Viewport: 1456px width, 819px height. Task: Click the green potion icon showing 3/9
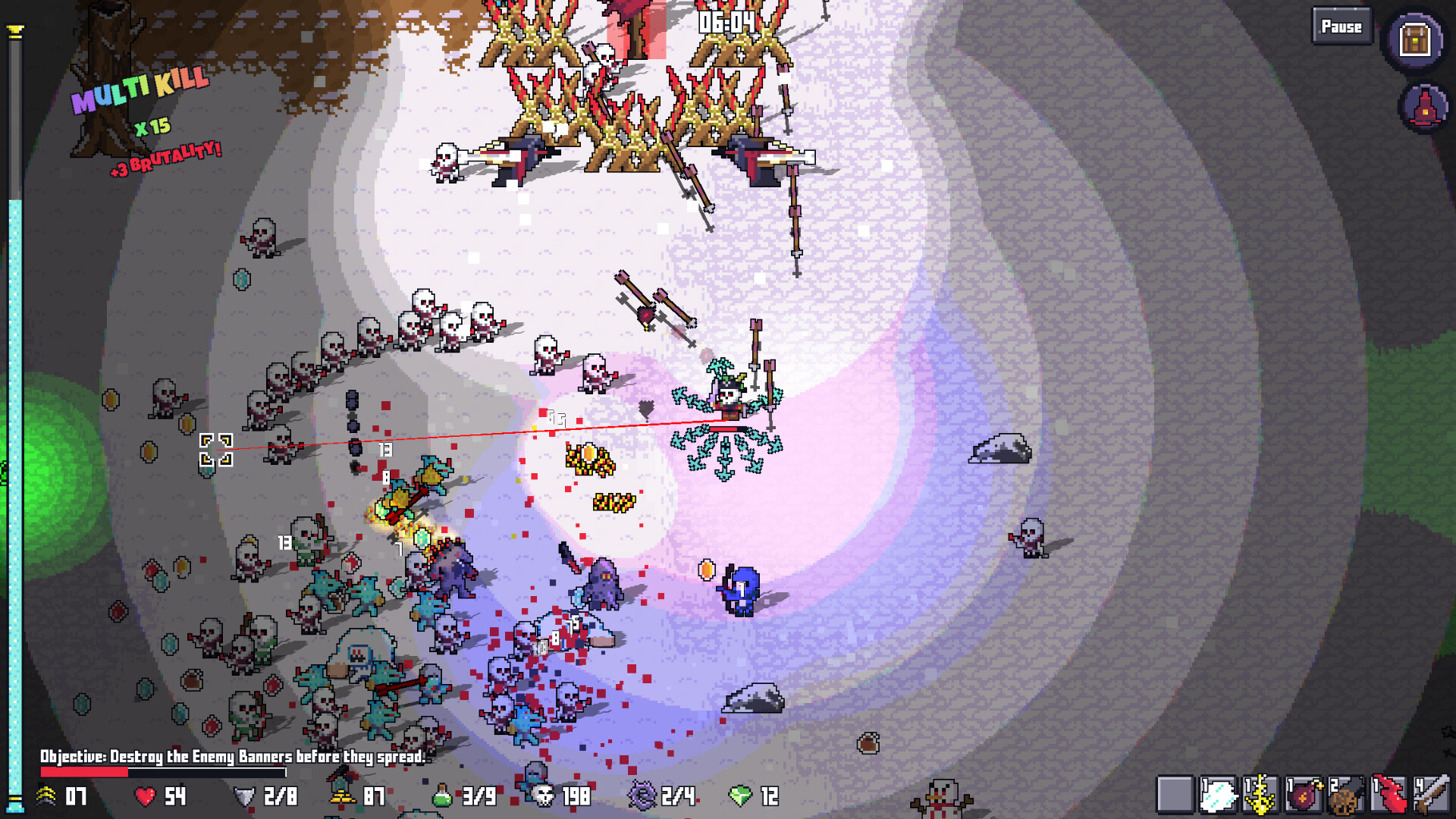(x=440, y=797)
